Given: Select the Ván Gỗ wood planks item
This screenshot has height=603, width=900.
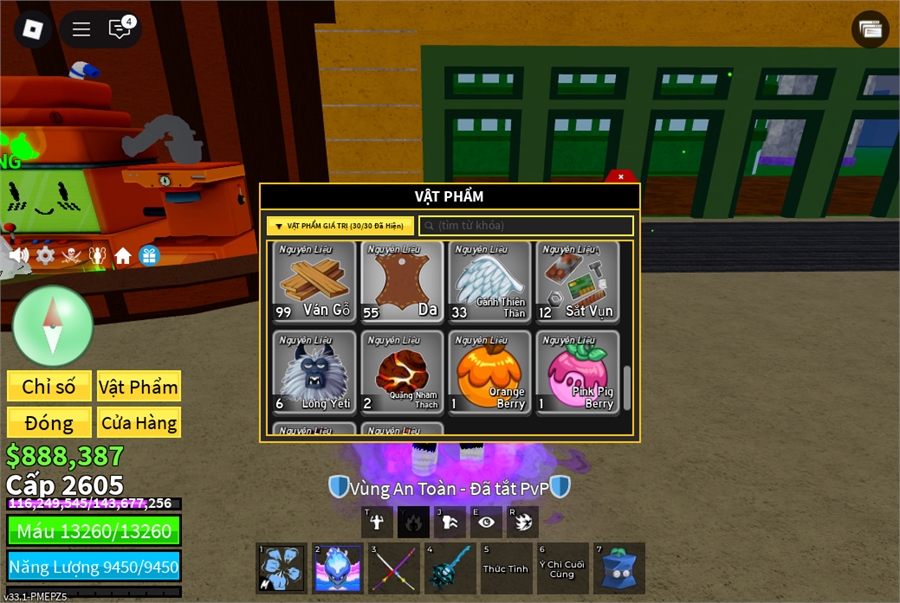Looking at the screenshot, I should coord(313,282).
